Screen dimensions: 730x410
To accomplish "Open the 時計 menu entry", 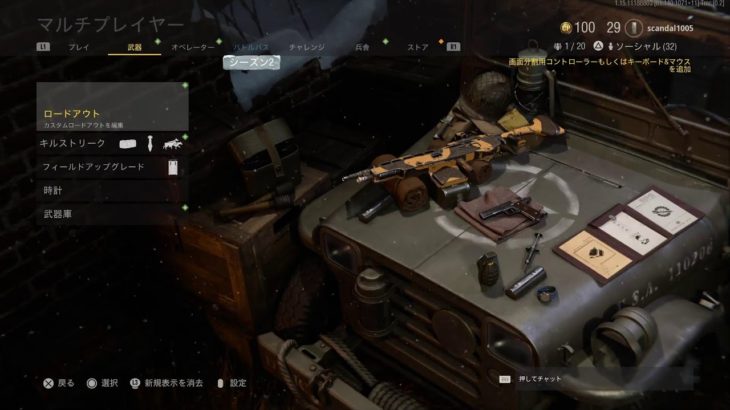I will (112, 190).
